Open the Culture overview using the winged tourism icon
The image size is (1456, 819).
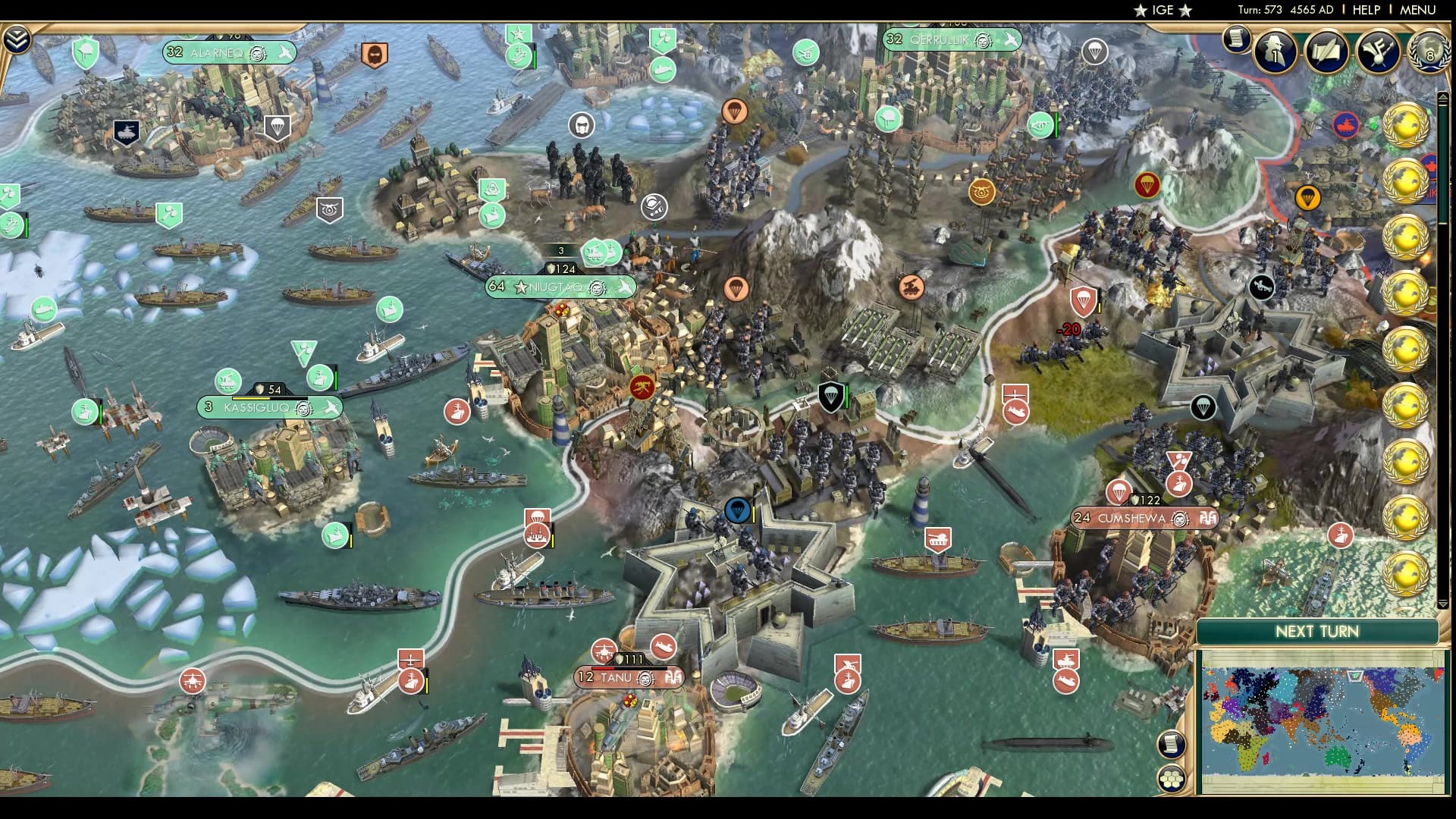[1378, 52]
